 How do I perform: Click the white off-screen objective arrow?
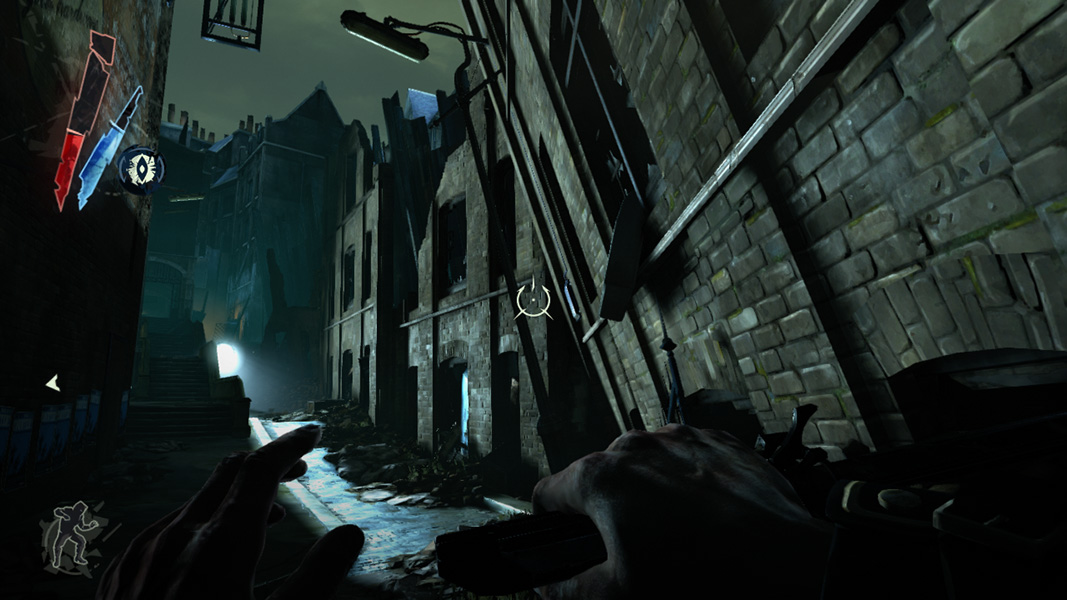pos(53,382)
